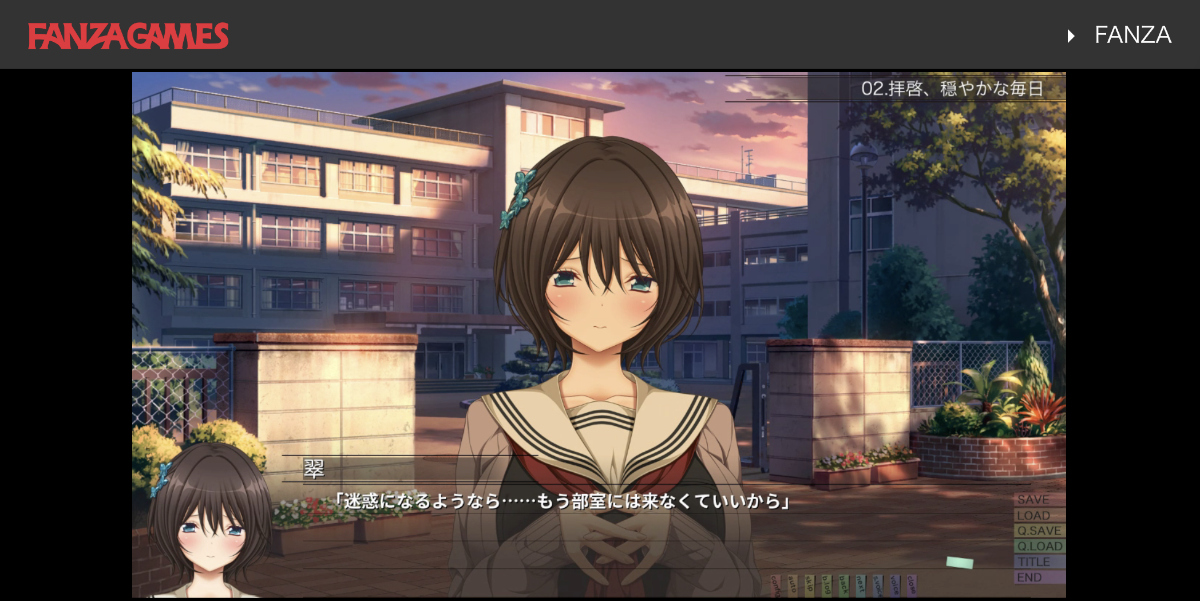Quick load with Q.LOAD

coord(1038,546)
